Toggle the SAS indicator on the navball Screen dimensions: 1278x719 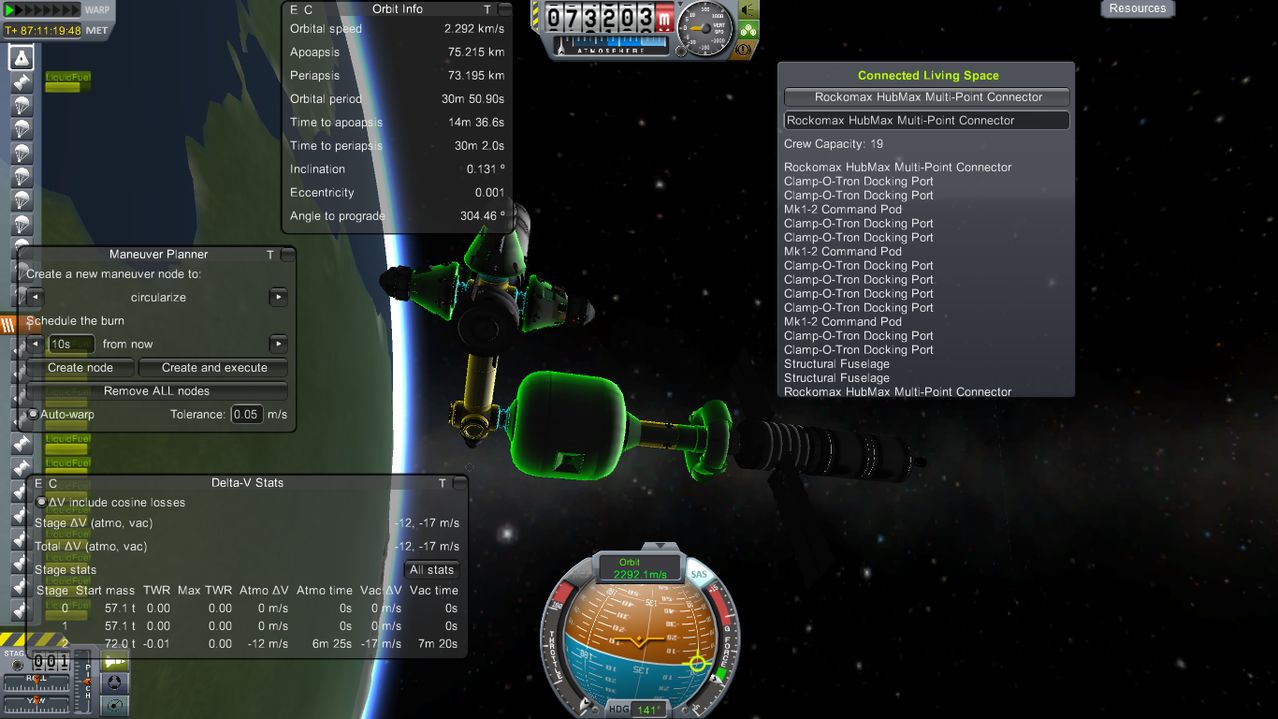point(698,574)
